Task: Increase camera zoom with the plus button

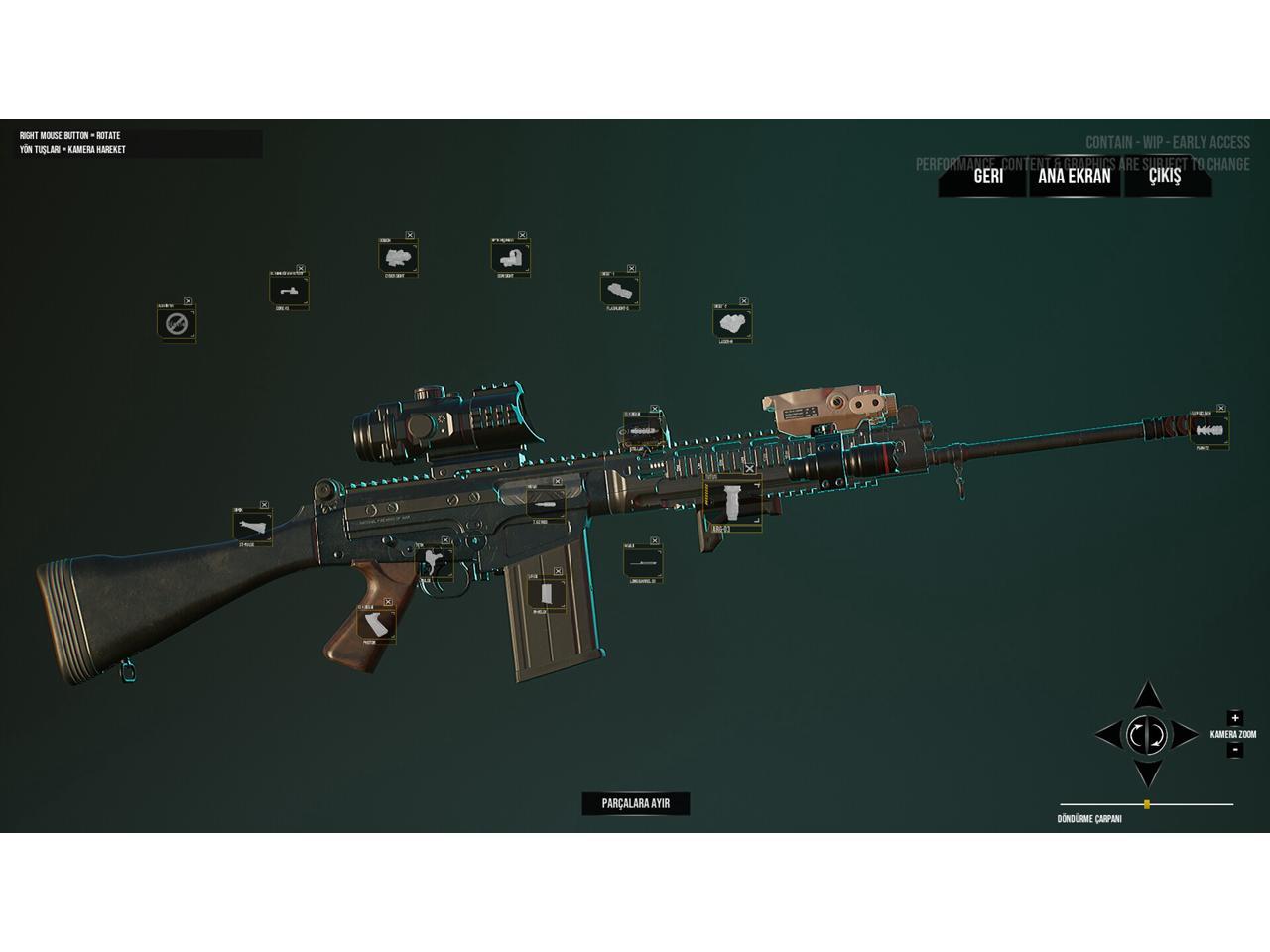Action: click(1234, 718)
